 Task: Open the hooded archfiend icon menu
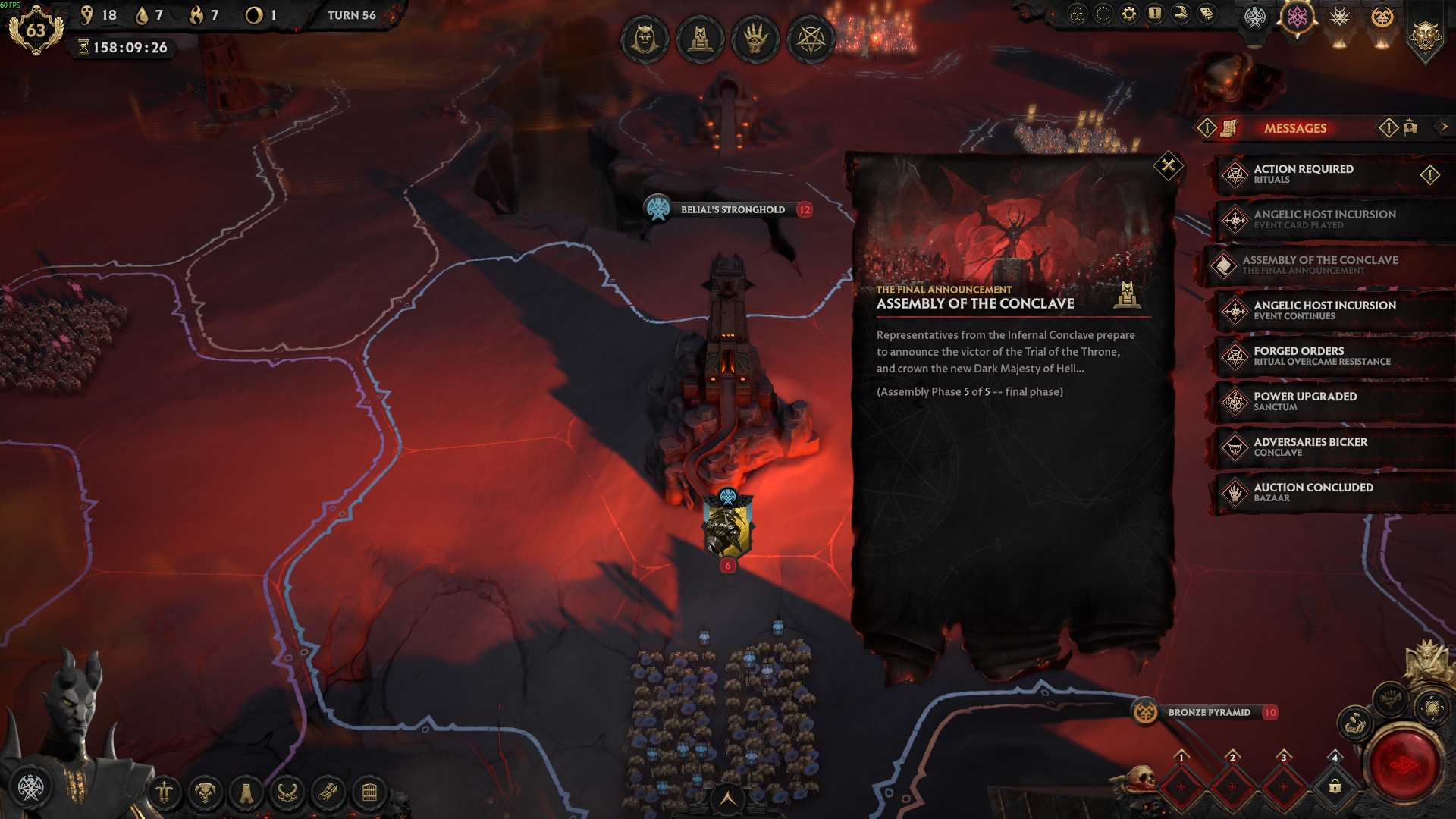tap(645, 39)
